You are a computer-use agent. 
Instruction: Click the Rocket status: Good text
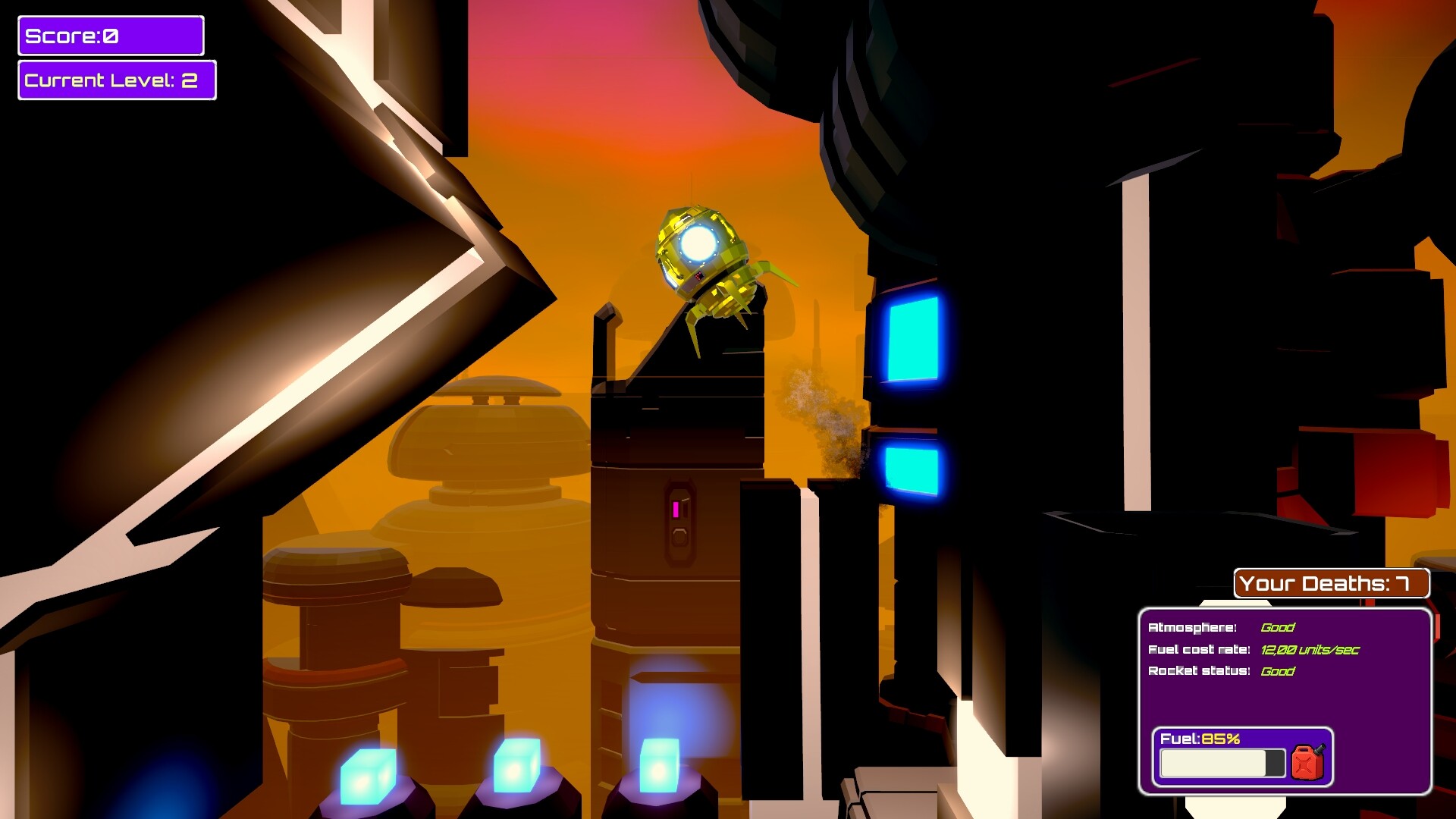coord(1221,671)
